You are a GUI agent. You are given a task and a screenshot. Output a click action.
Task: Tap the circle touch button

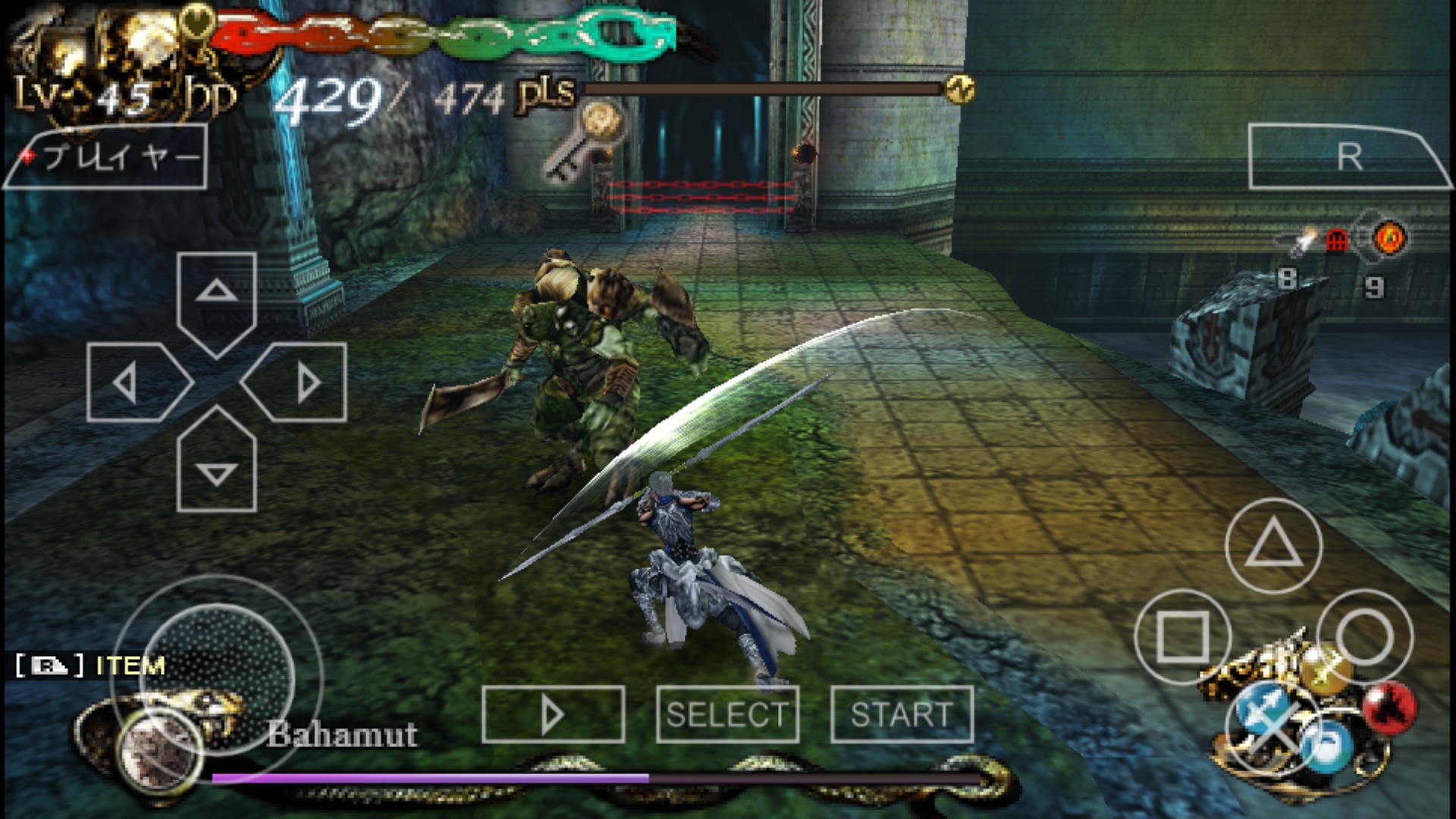[x=1364, y=636]
